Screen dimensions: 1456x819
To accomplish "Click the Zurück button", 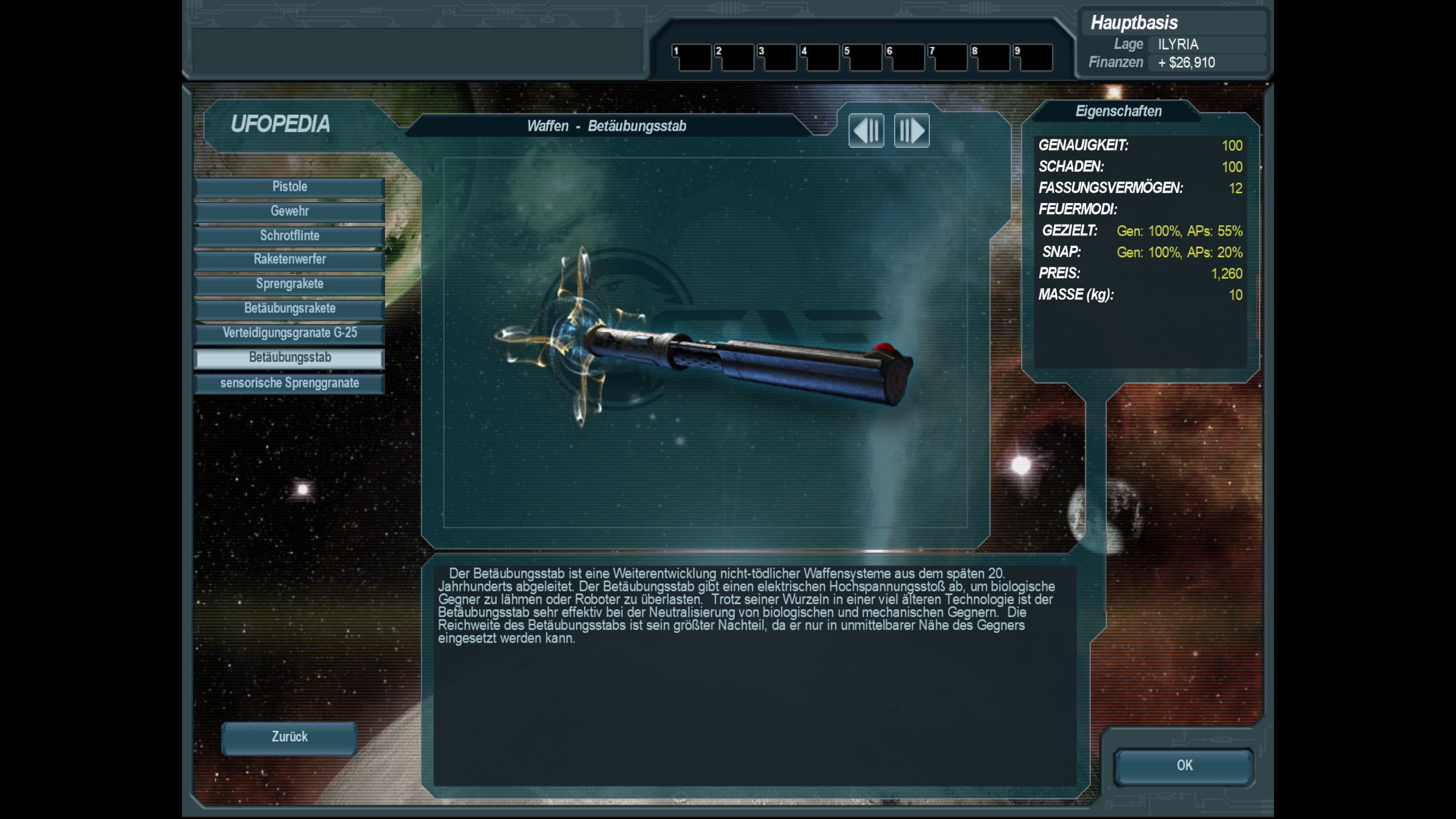I will click(289, 738).
